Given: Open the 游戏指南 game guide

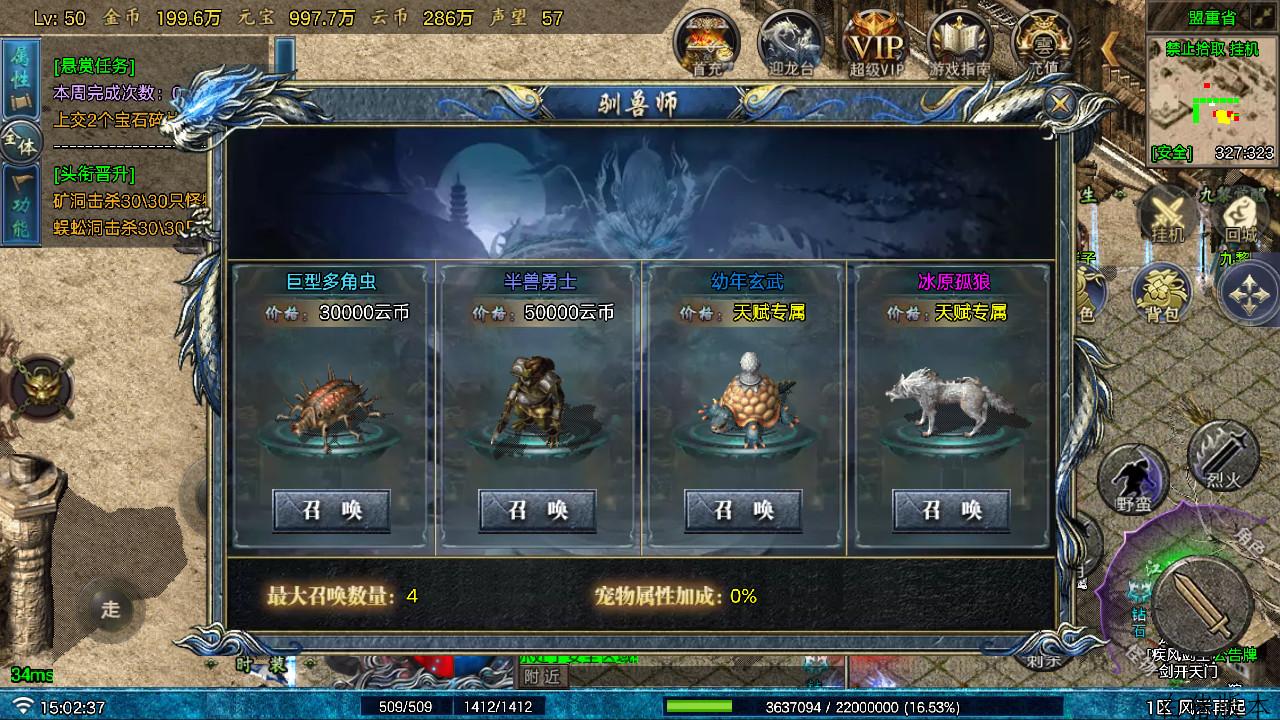Looking at the screenshot, I should [x=960, y=42].
